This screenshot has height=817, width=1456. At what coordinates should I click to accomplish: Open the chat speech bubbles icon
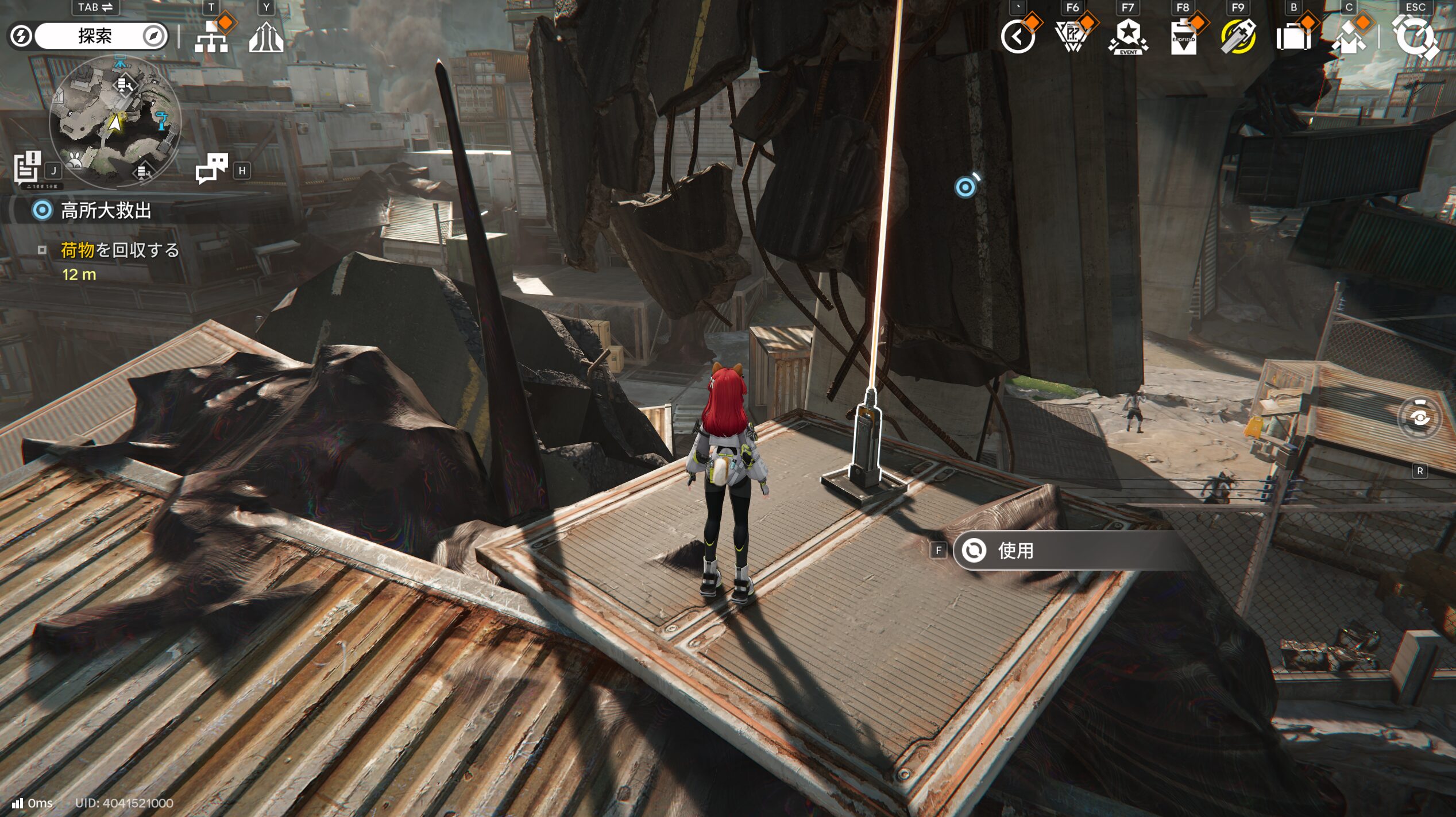pos(211,168)
